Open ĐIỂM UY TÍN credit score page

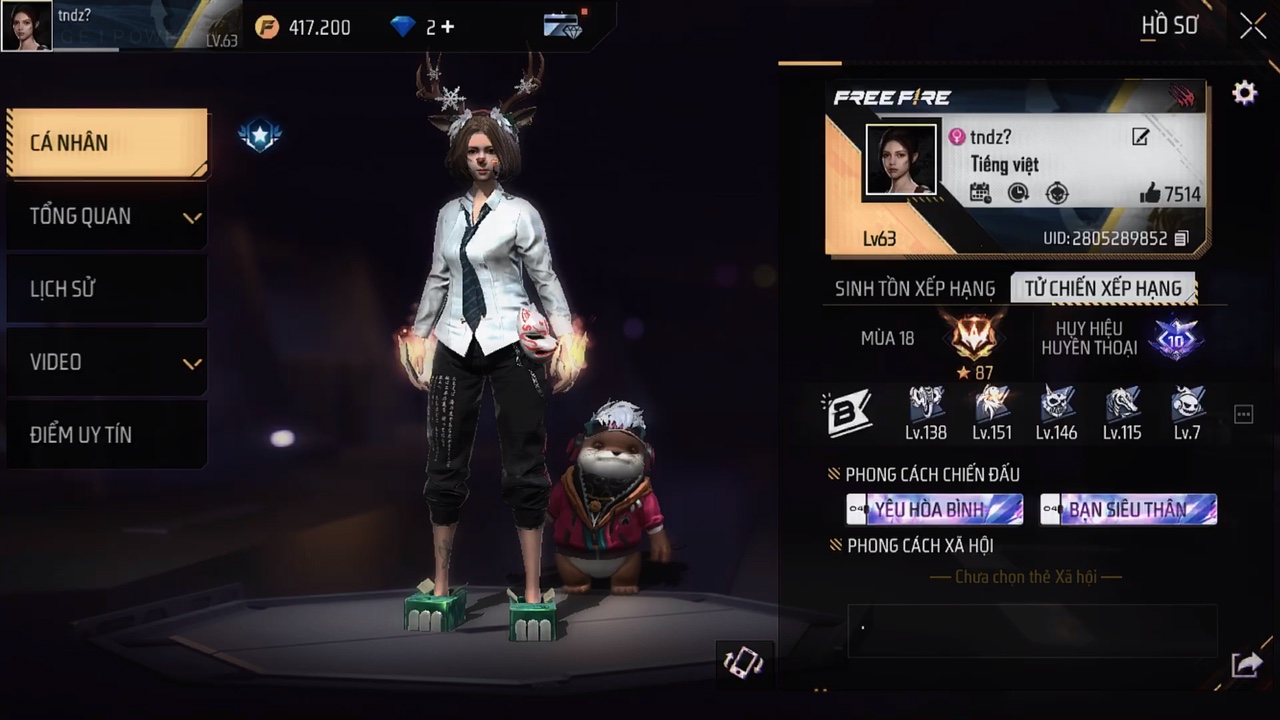(x=107, y=435)
